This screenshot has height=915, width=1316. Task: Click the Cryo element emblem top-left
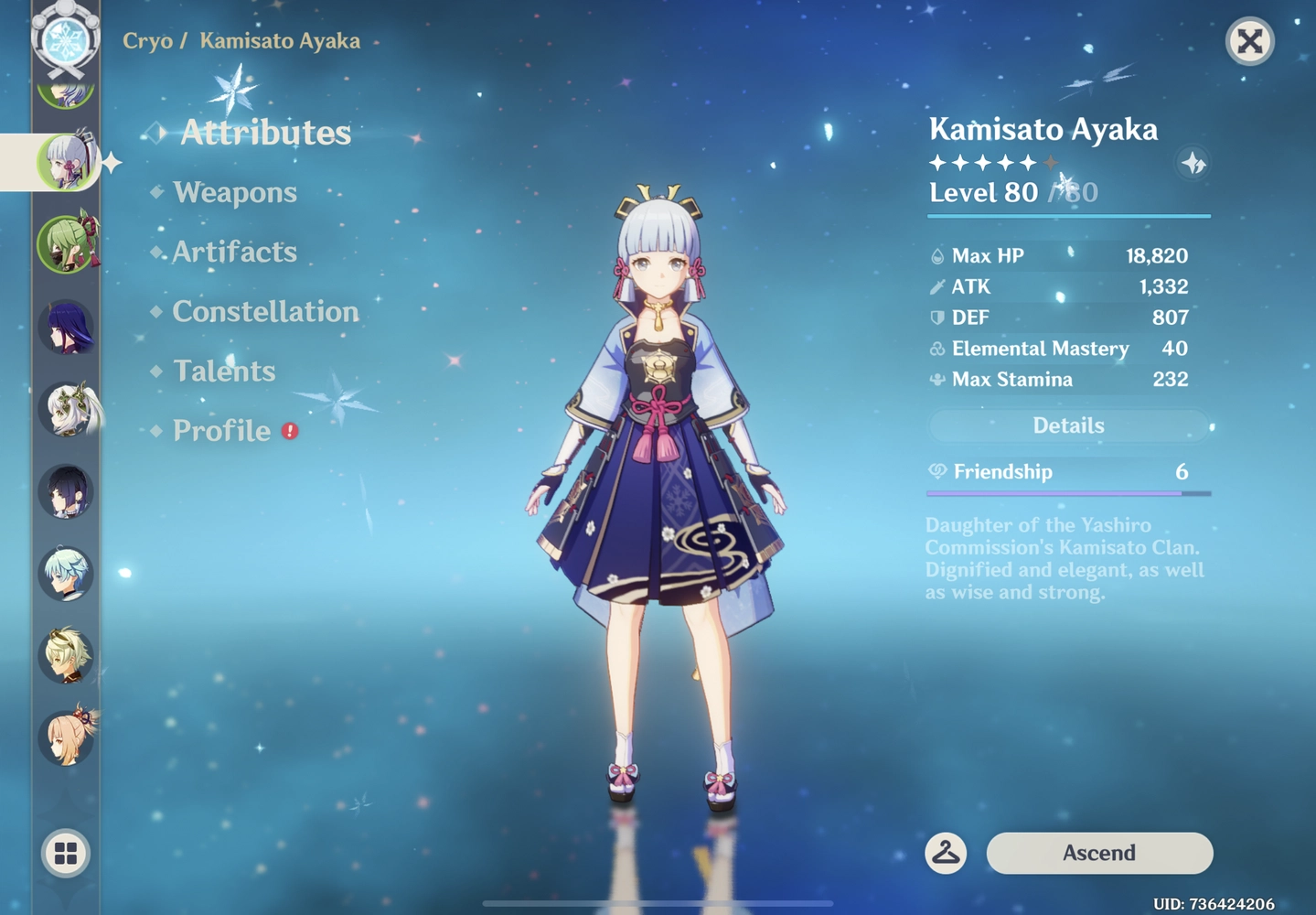tap(64, 40)
